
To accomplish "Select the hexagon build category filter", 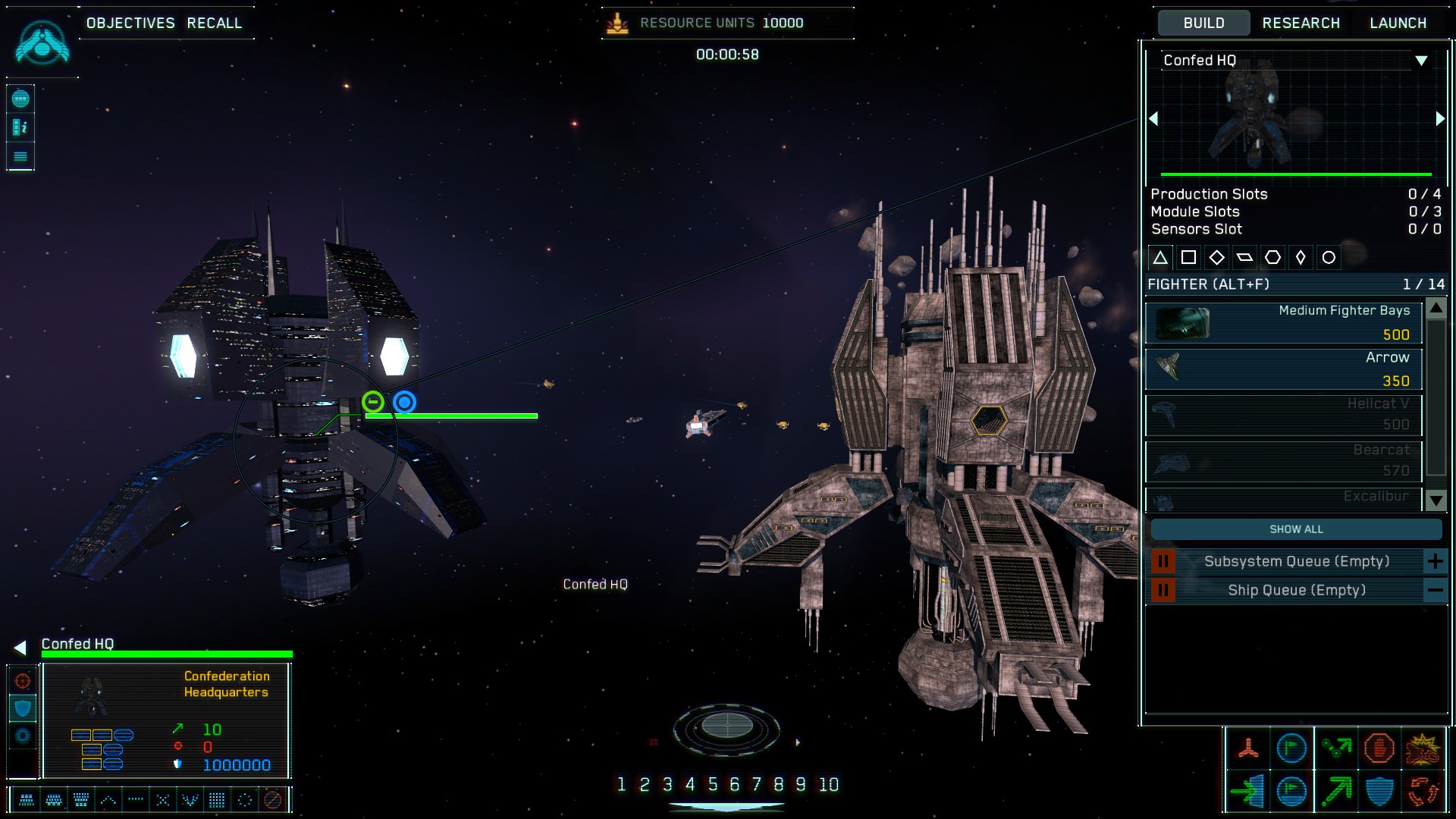I will (x=1272, y=258).
